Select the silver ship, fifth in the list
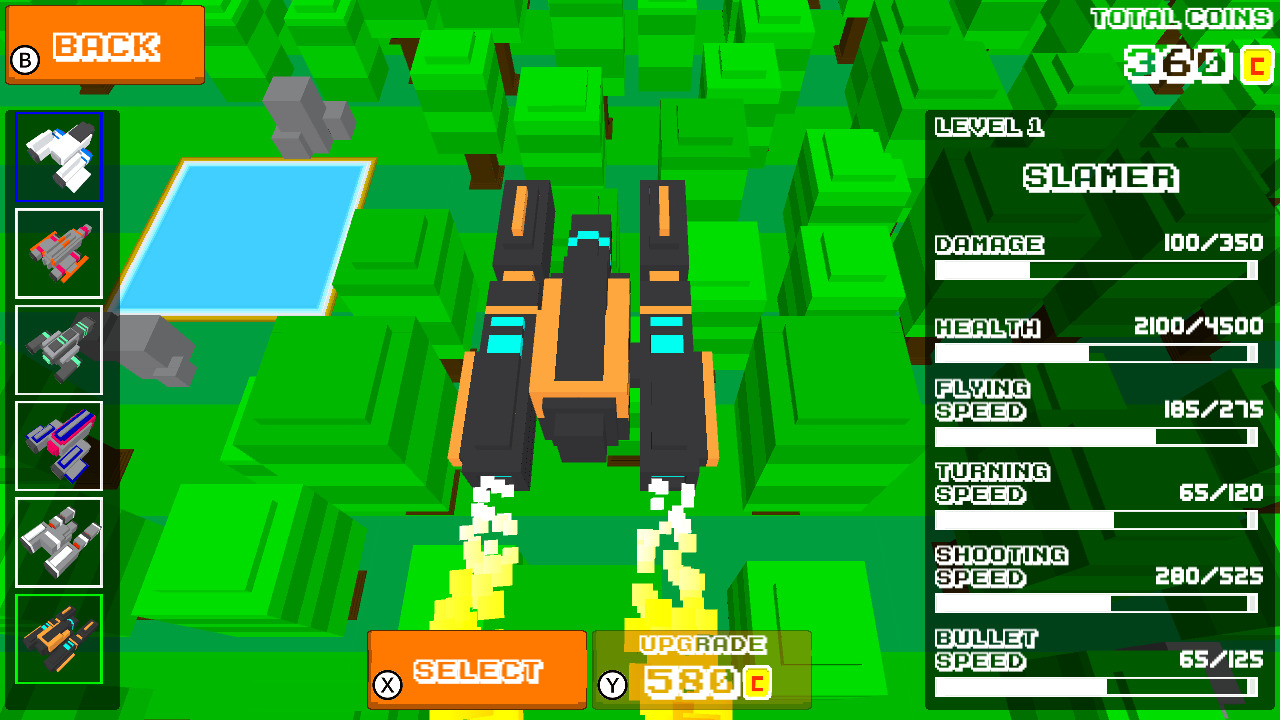 point(59,540)
